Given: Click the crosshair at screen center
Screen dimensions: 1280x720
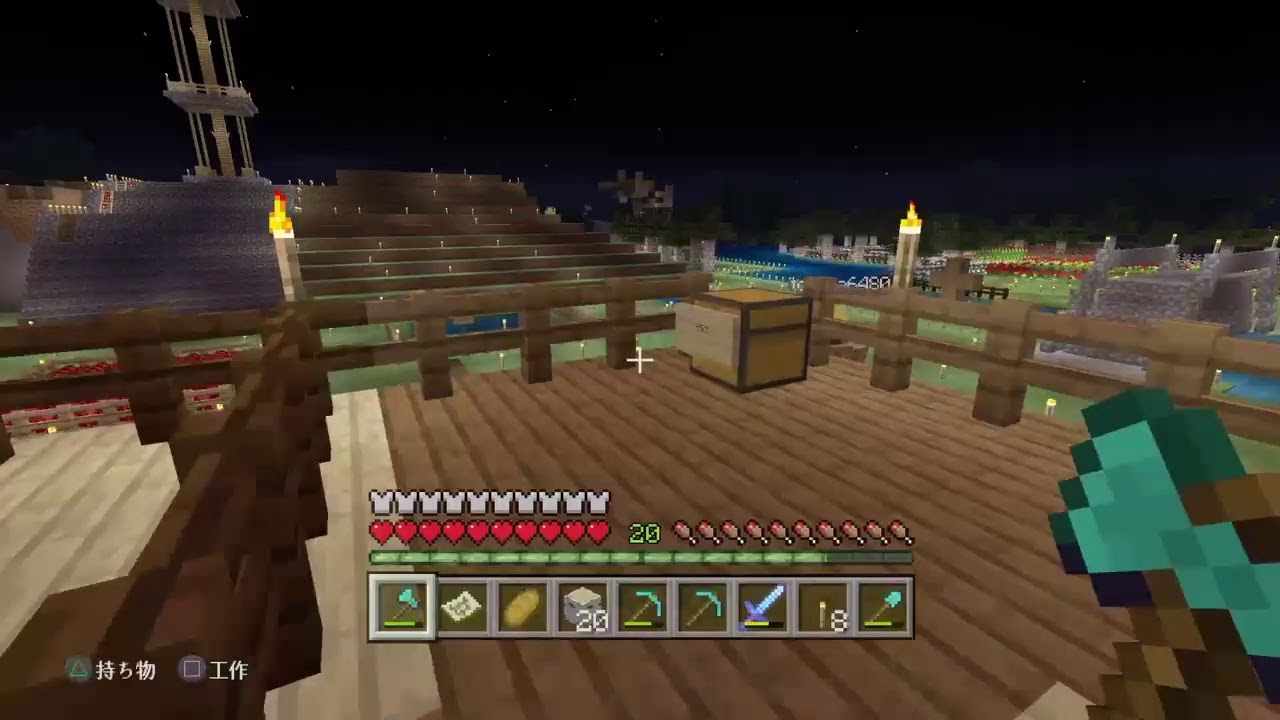Looking at the screenshot, I should coord(640,361).
